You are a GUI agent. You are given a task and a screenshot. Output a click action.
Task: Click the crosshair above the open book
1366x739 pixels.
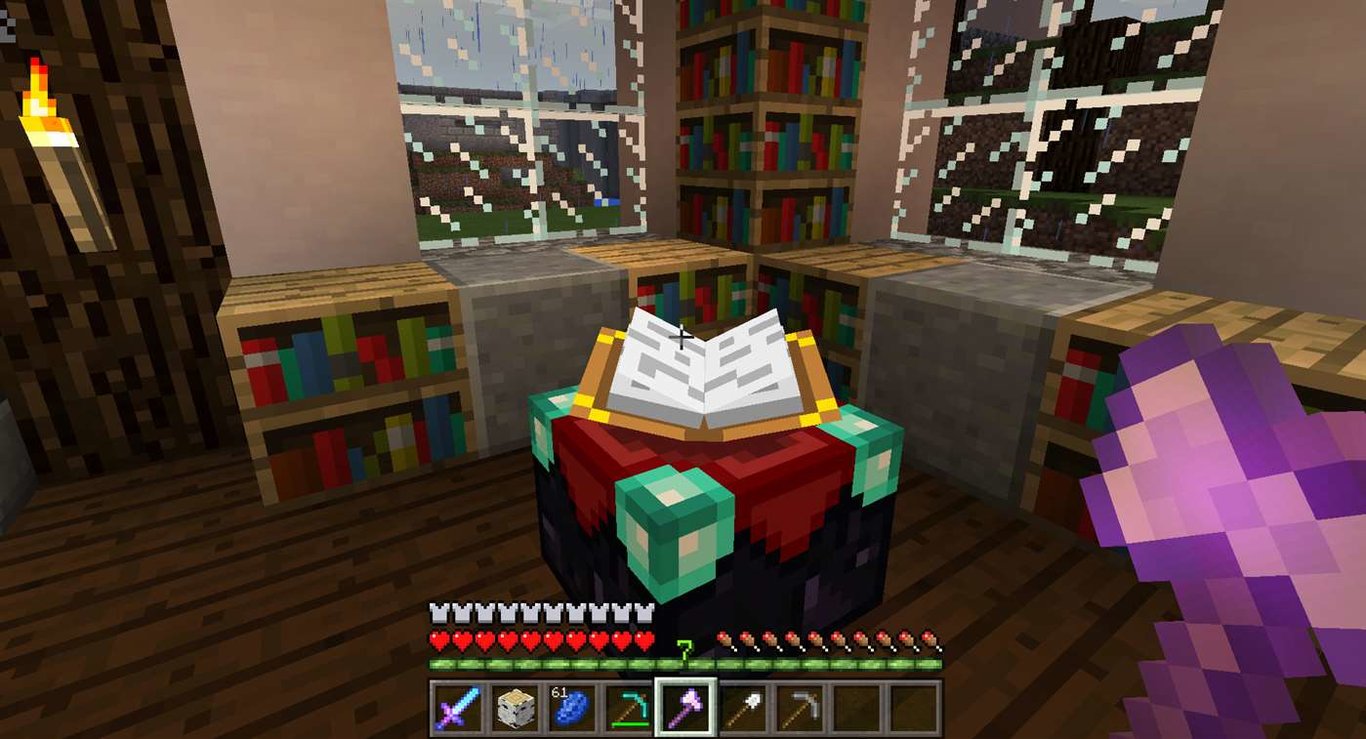(683, 338)
